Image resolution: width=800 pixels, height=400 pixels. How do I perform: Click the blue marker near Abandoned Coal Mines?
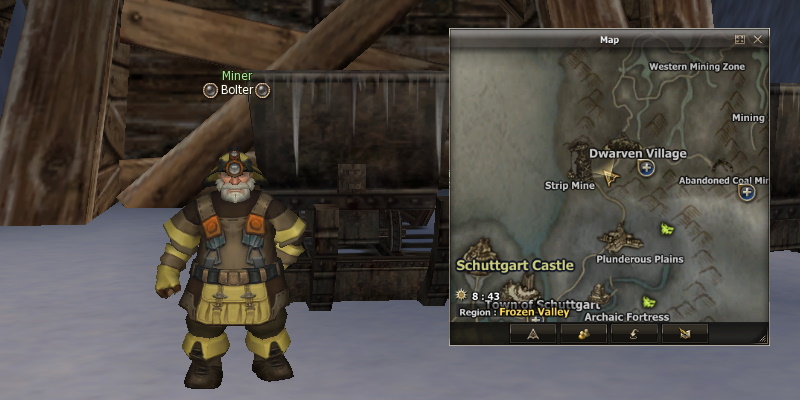click(x=747, y=192)
